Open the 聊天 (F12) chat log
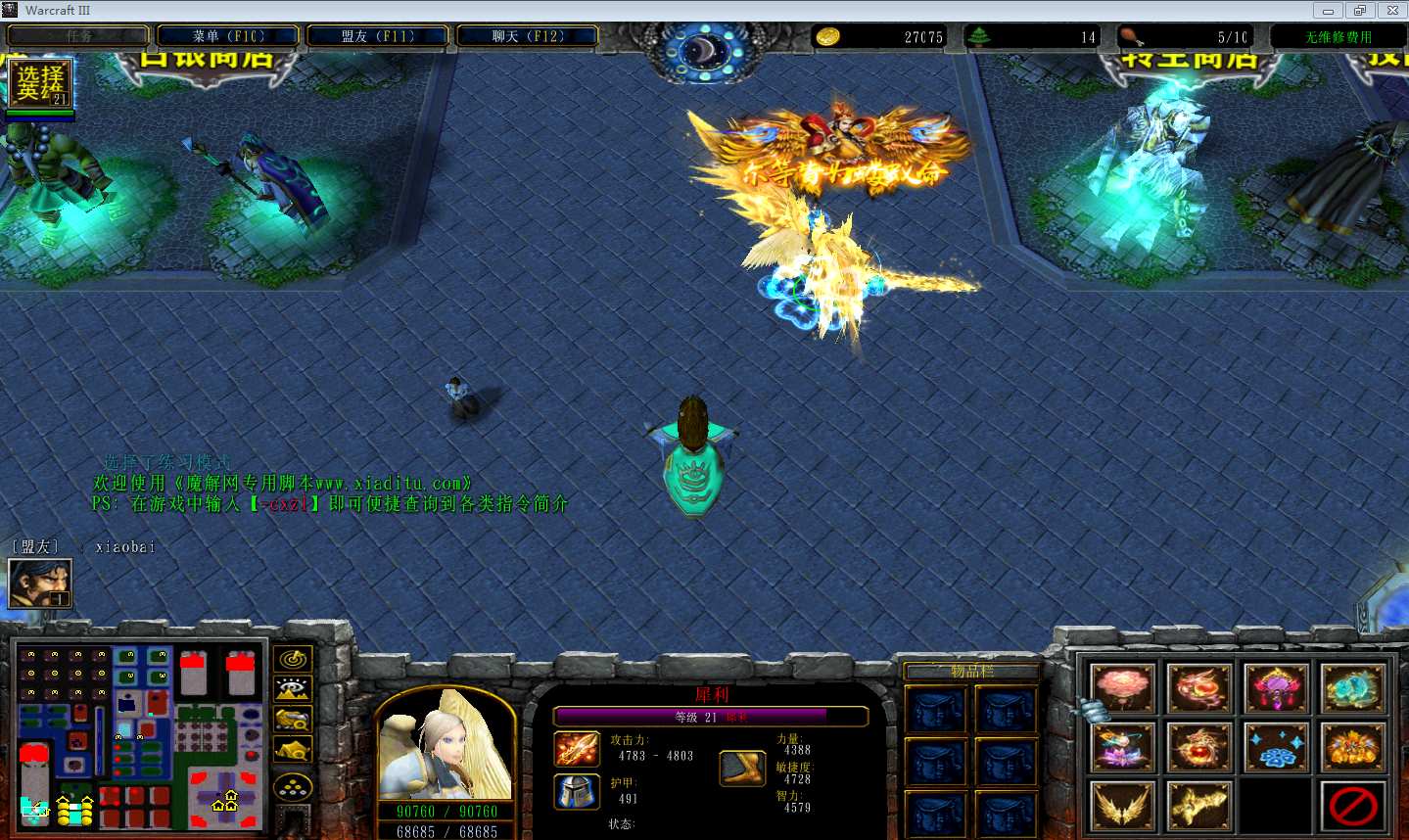Screen dimensions: 1409x840 pyautogui.click(x=528, y=36)
